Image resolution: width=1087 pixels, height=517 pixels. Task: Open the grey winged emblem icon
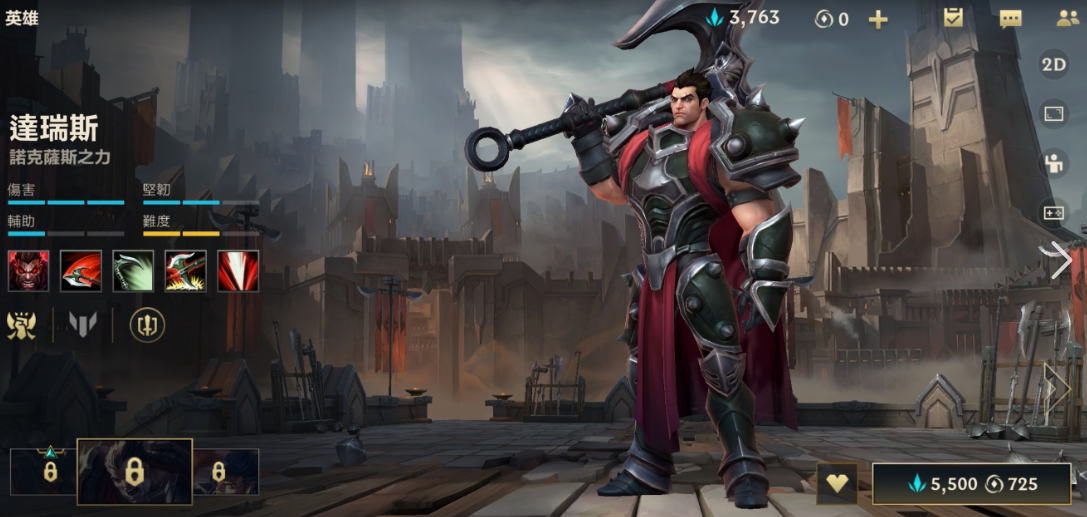tap(83, 325)
